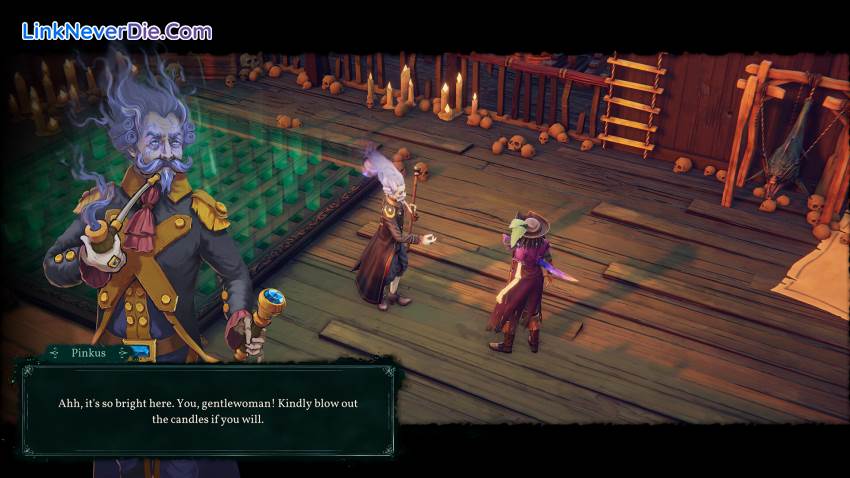Screen dimensions: 850x478
Task: Advance Pinkus's dialogue box about the candles
Action: point(207,410)
